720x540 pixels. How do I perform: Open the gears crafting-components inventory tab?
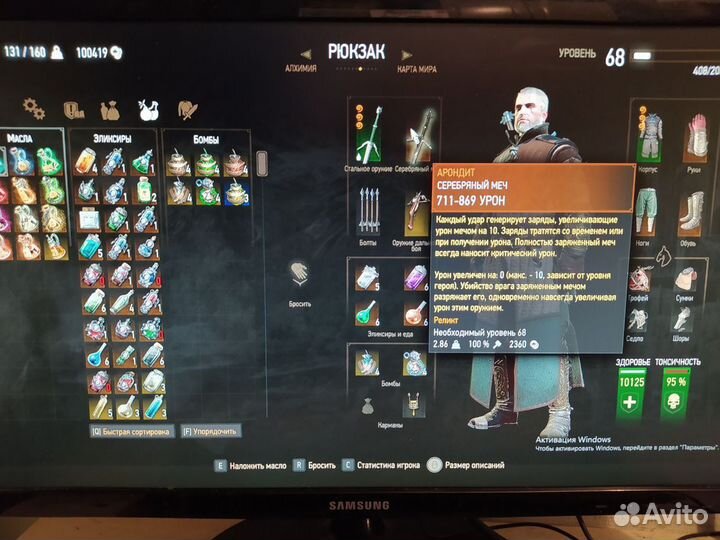click(x=34, y=108)
